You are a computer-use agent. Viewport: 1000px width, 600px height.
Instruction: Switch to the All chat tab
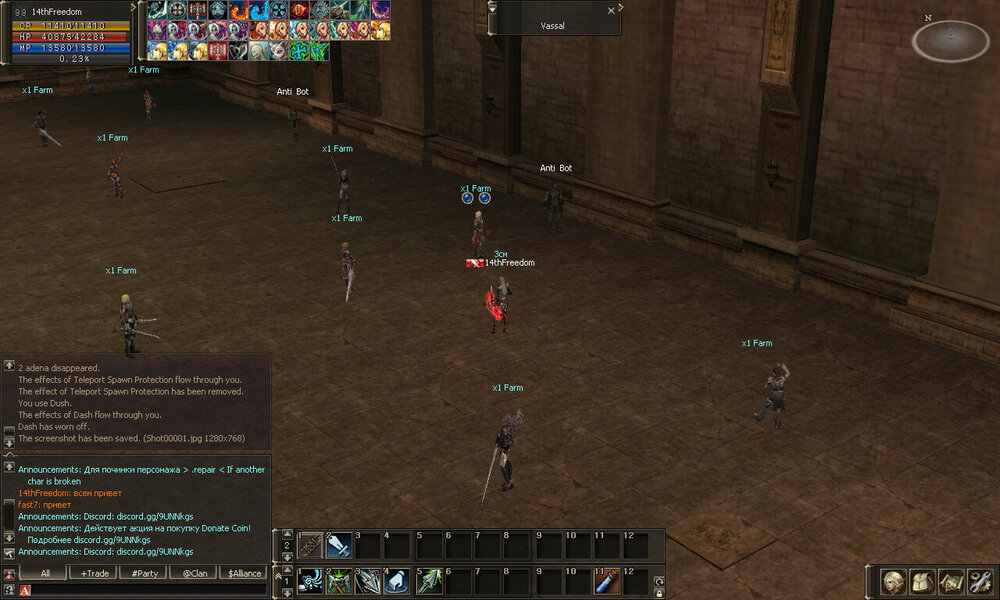click(45, 574)
